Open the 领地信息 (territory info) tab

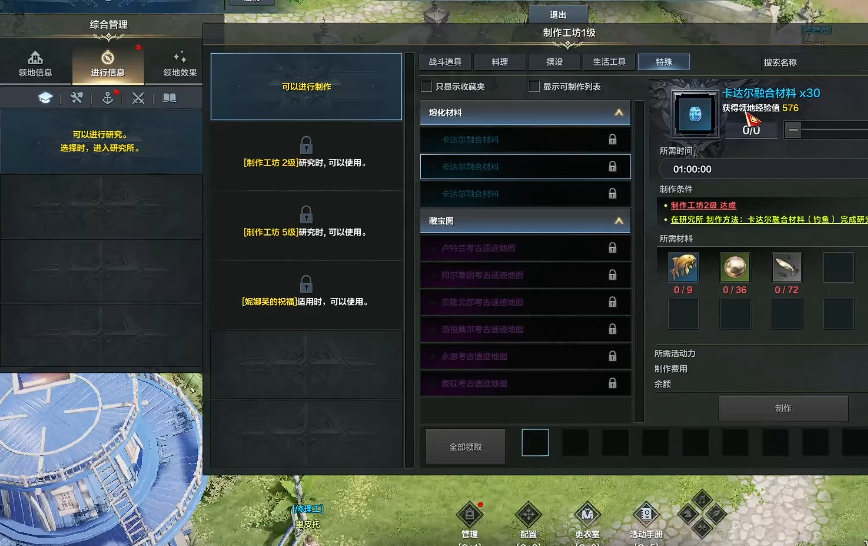tap(36, 64)
